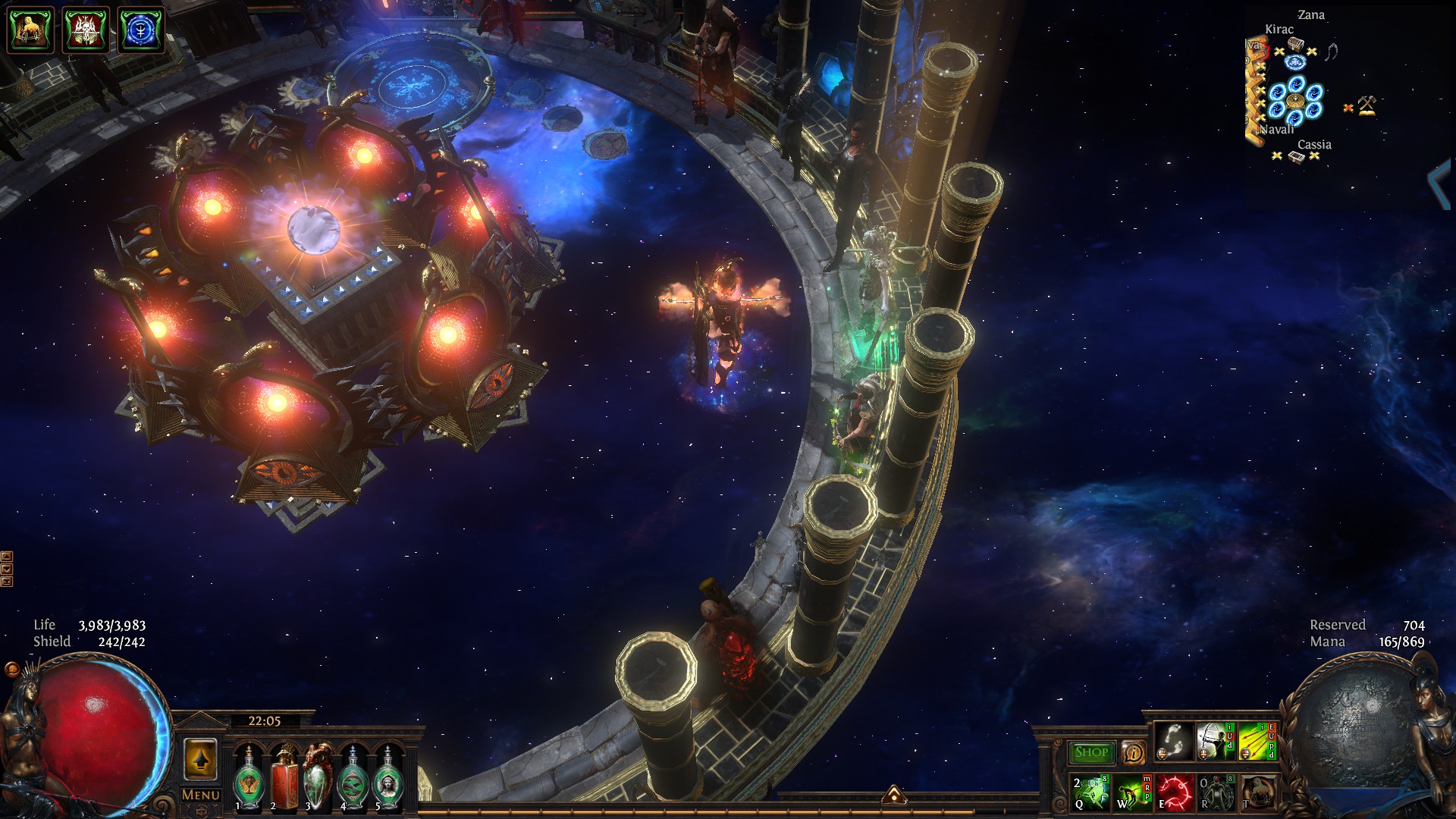
Task: Activate the green whip skill on W
Action: [1132, 792]
